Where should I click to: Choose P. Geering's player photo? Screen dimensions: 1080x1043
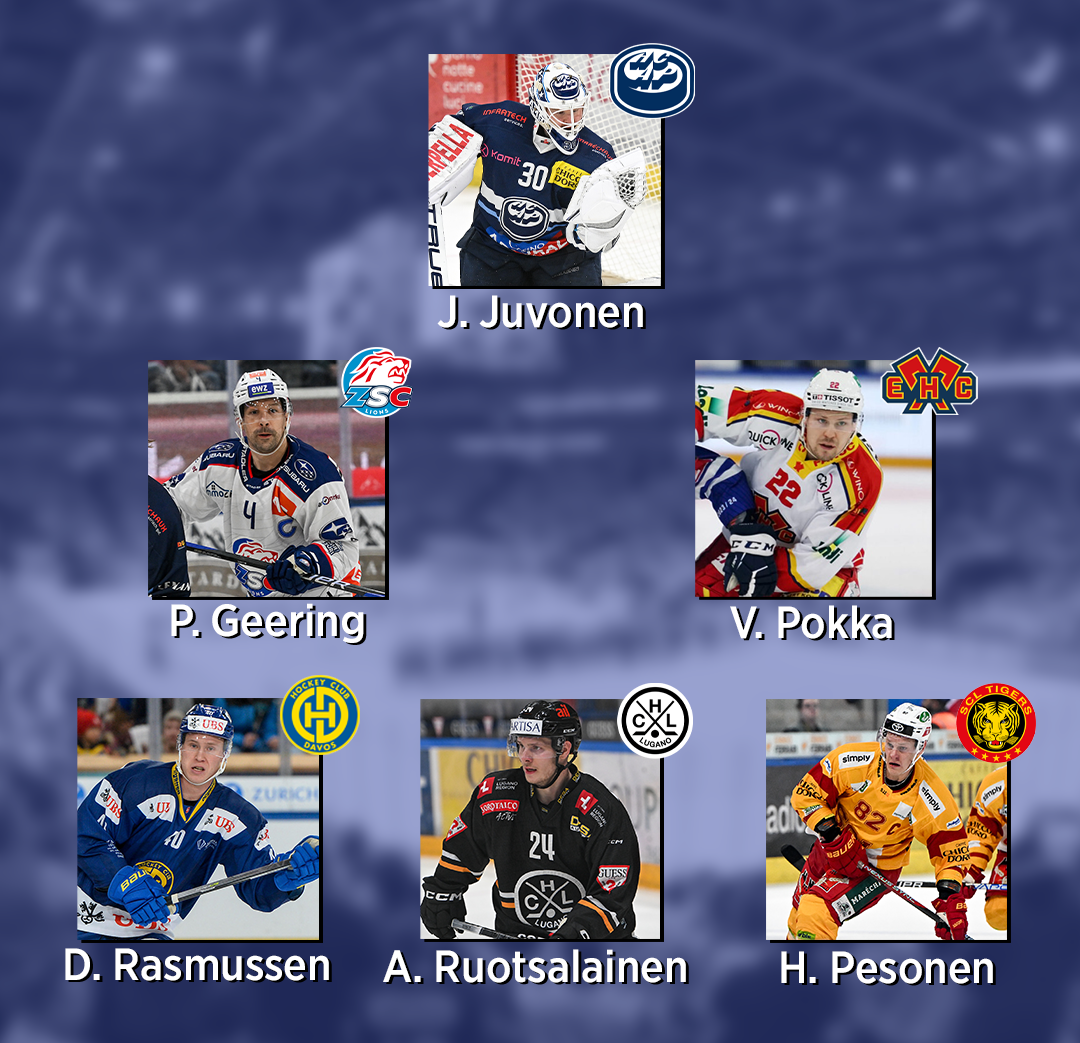click(x=267, y=479)
